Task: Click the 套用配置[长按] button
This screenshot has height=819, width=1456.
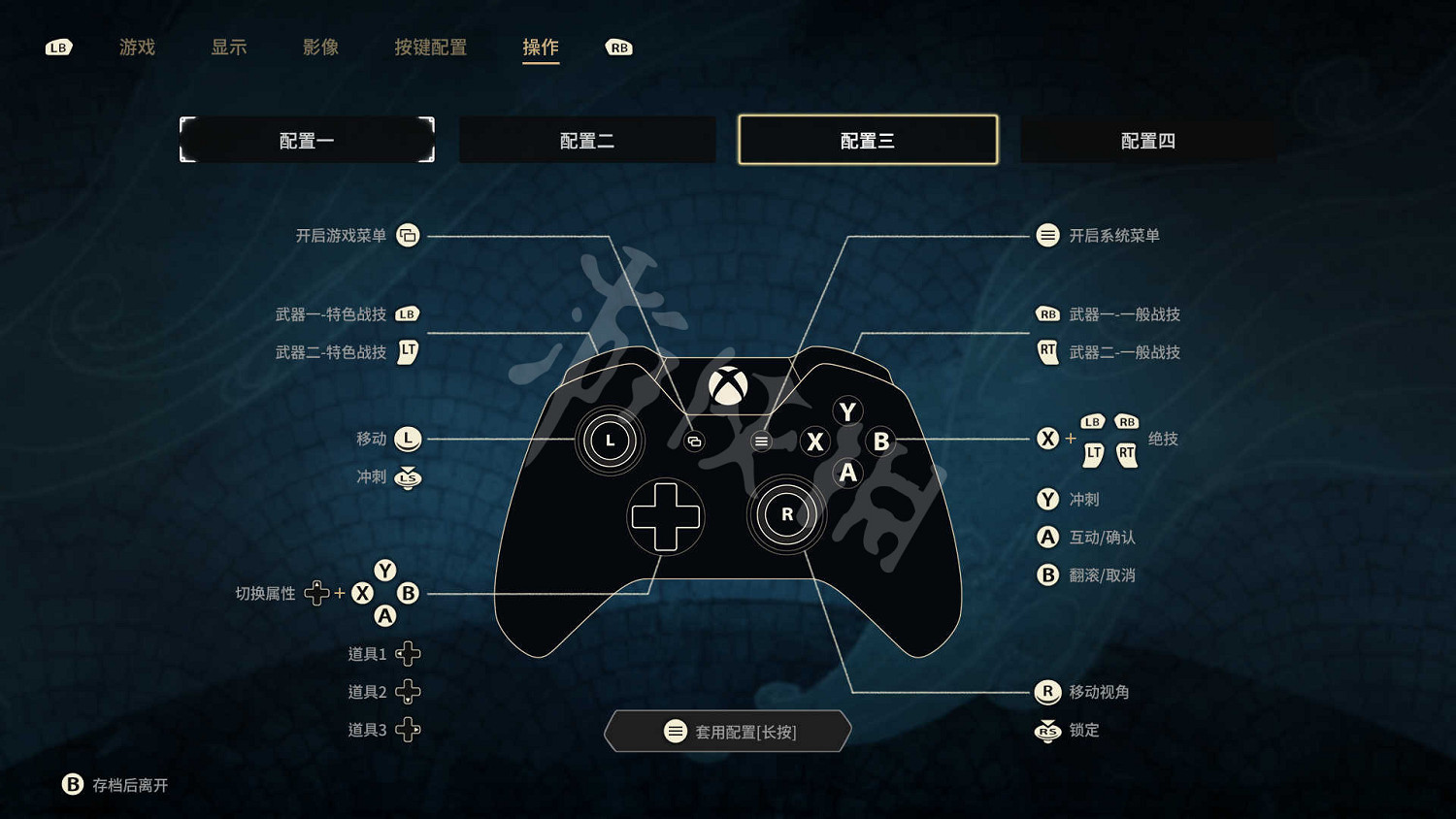Action: (x=726, y=731)
